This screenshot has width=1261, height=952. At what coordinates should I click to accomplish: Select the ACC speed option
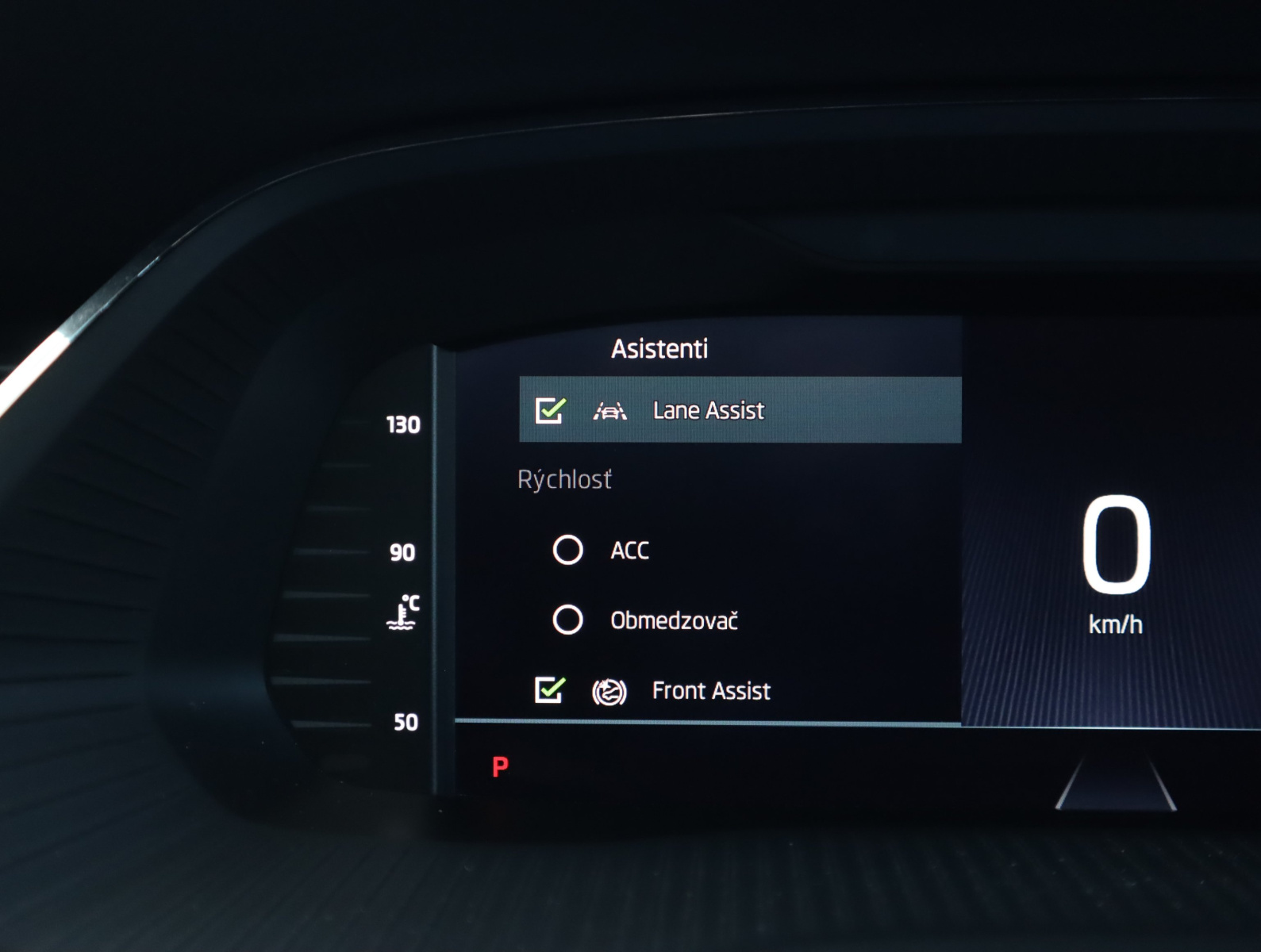click(x=567, y=550)
